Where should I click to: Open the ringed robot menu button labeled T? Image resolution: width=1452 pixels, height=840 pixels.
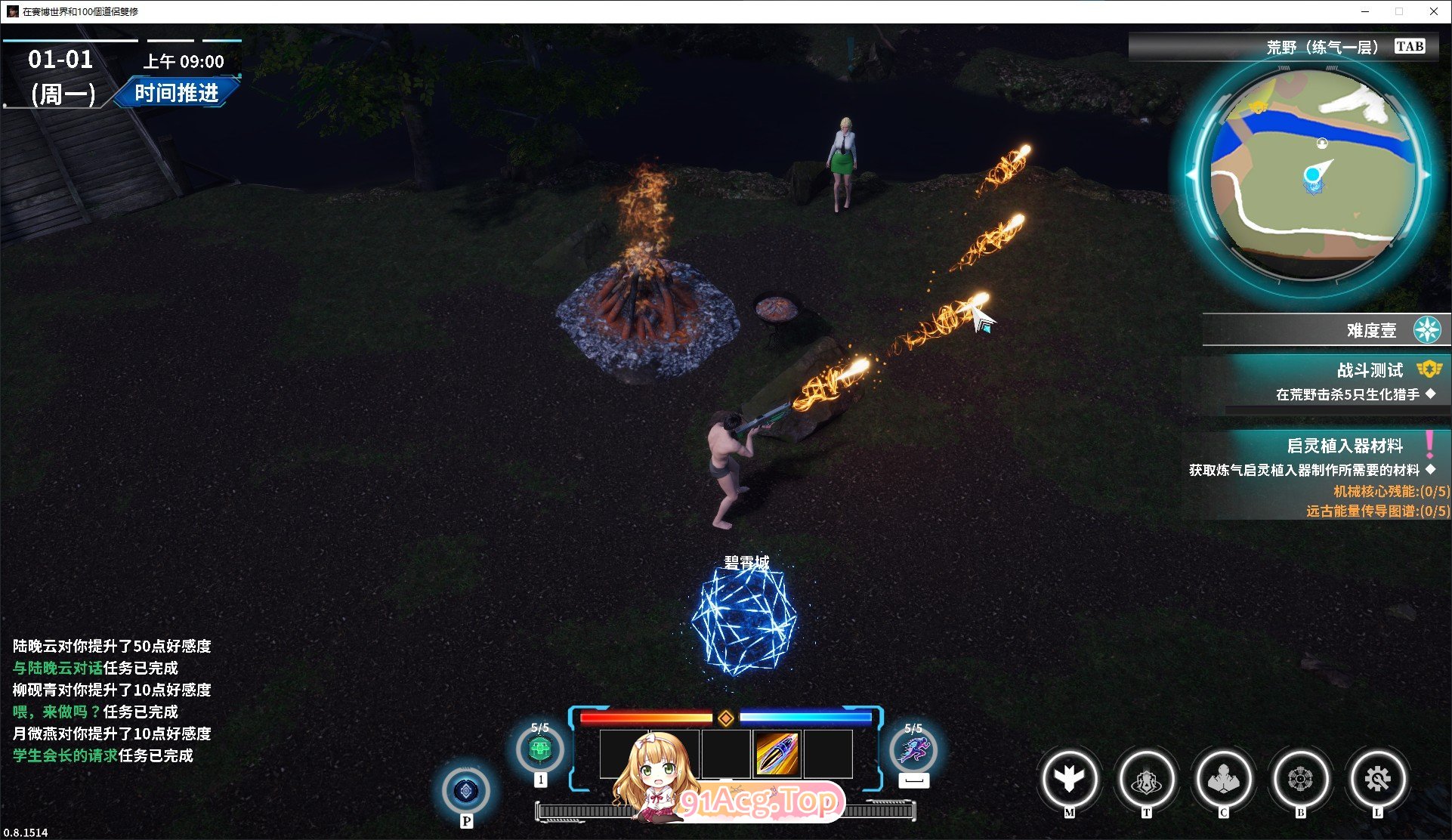tap(1146, 779)
